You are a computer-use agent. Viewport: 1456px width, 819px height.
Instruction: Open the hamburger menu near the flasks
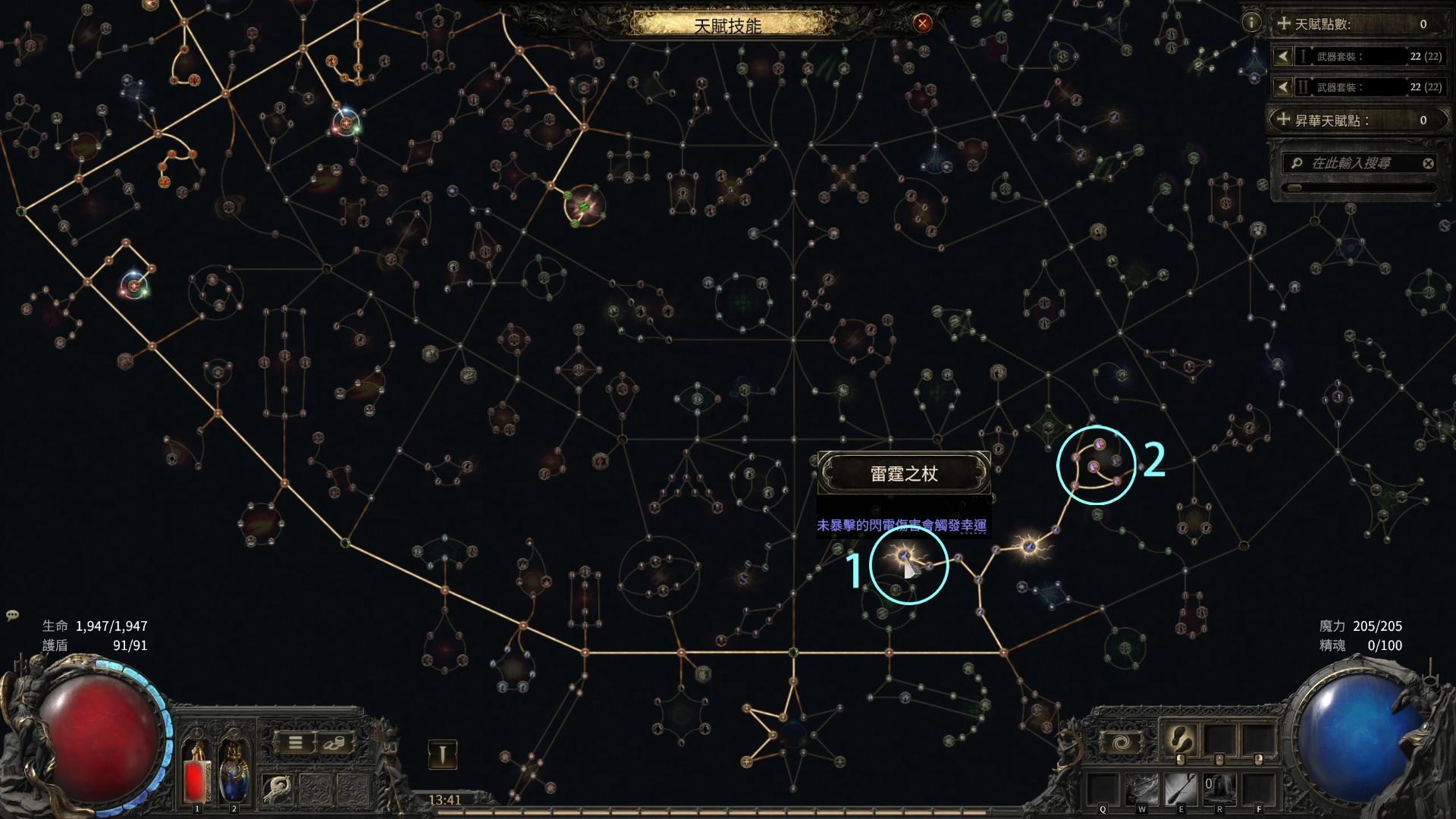tap(295, 743)
